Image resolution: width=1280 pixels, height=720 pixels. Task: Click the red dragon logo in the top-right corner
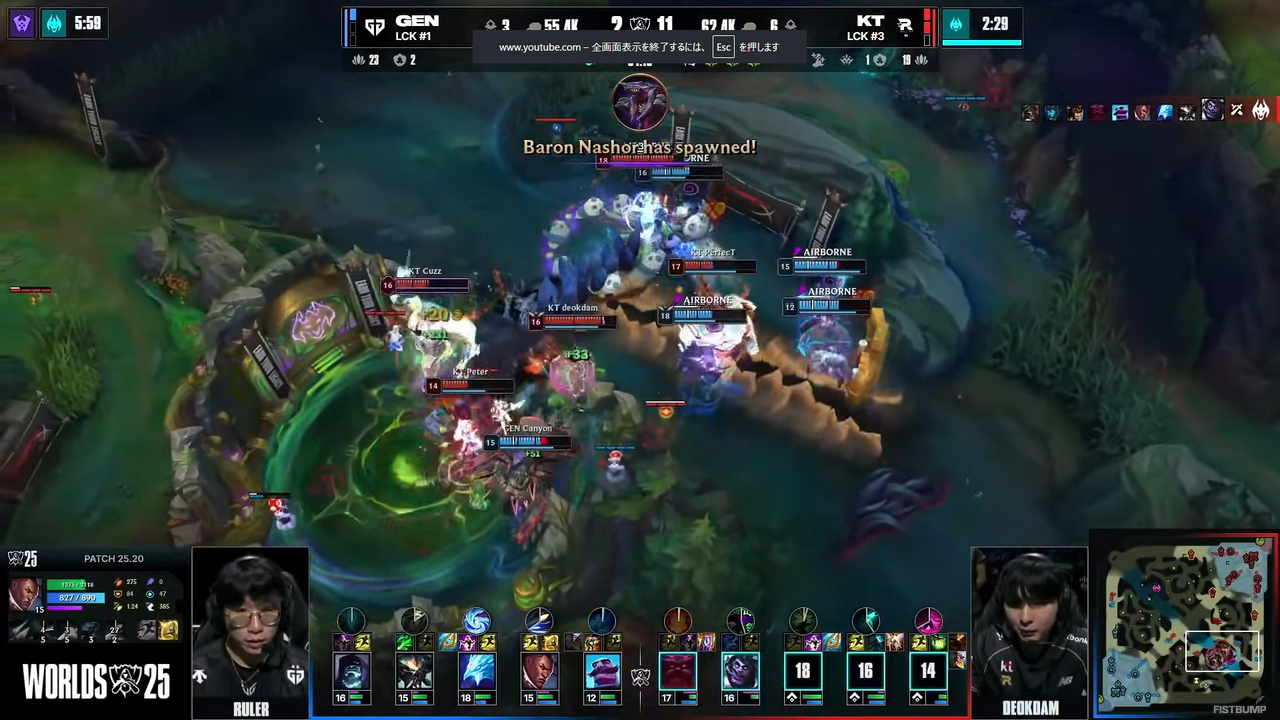[x=1261, y=110]
